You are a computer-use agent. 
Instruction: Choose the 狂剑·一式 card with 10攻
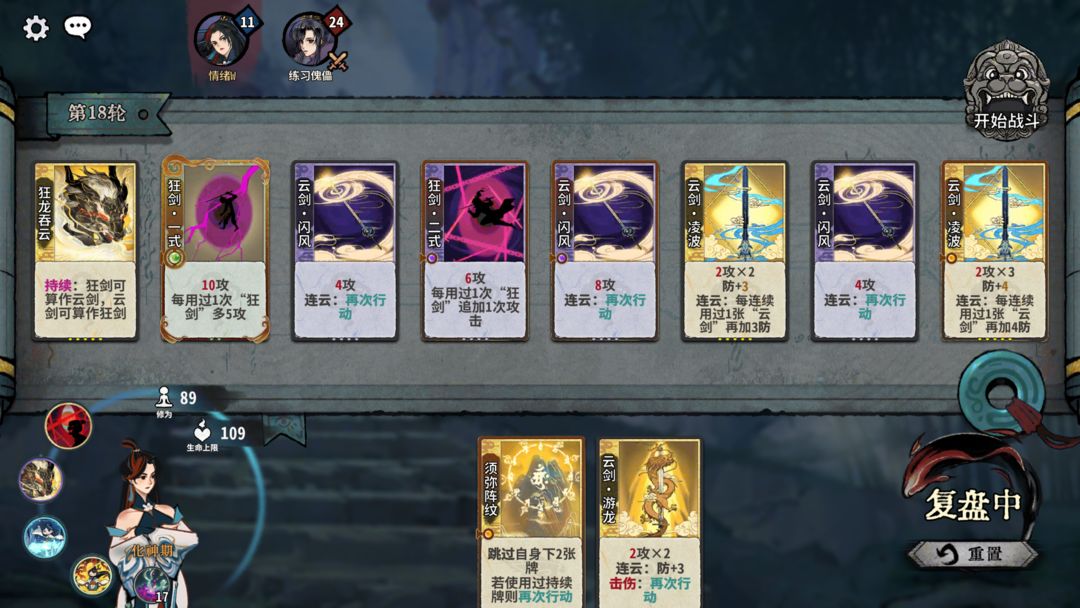[x=215, y=251]
